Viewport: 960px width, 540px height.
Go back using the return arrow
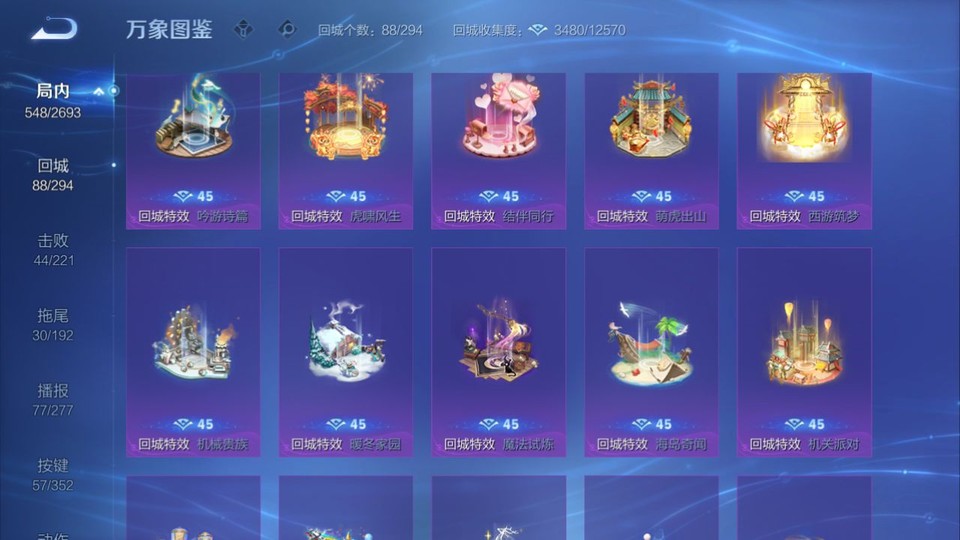point(53,29)
